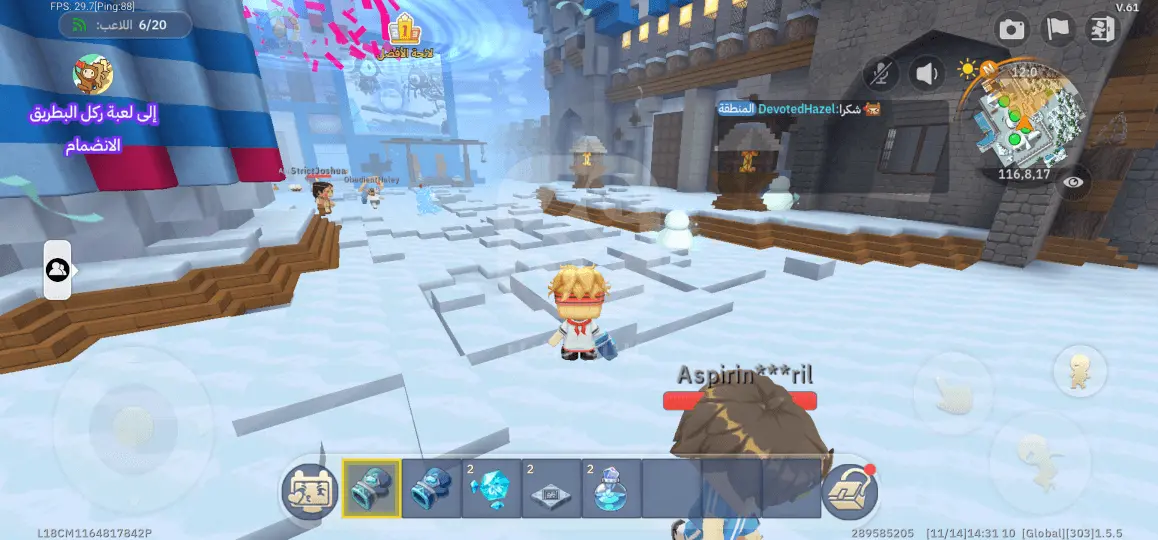Viewport: 1158px width, 540px height.
Task: Select the grey pressure plate hotbar slot
Action: point(551,489)
